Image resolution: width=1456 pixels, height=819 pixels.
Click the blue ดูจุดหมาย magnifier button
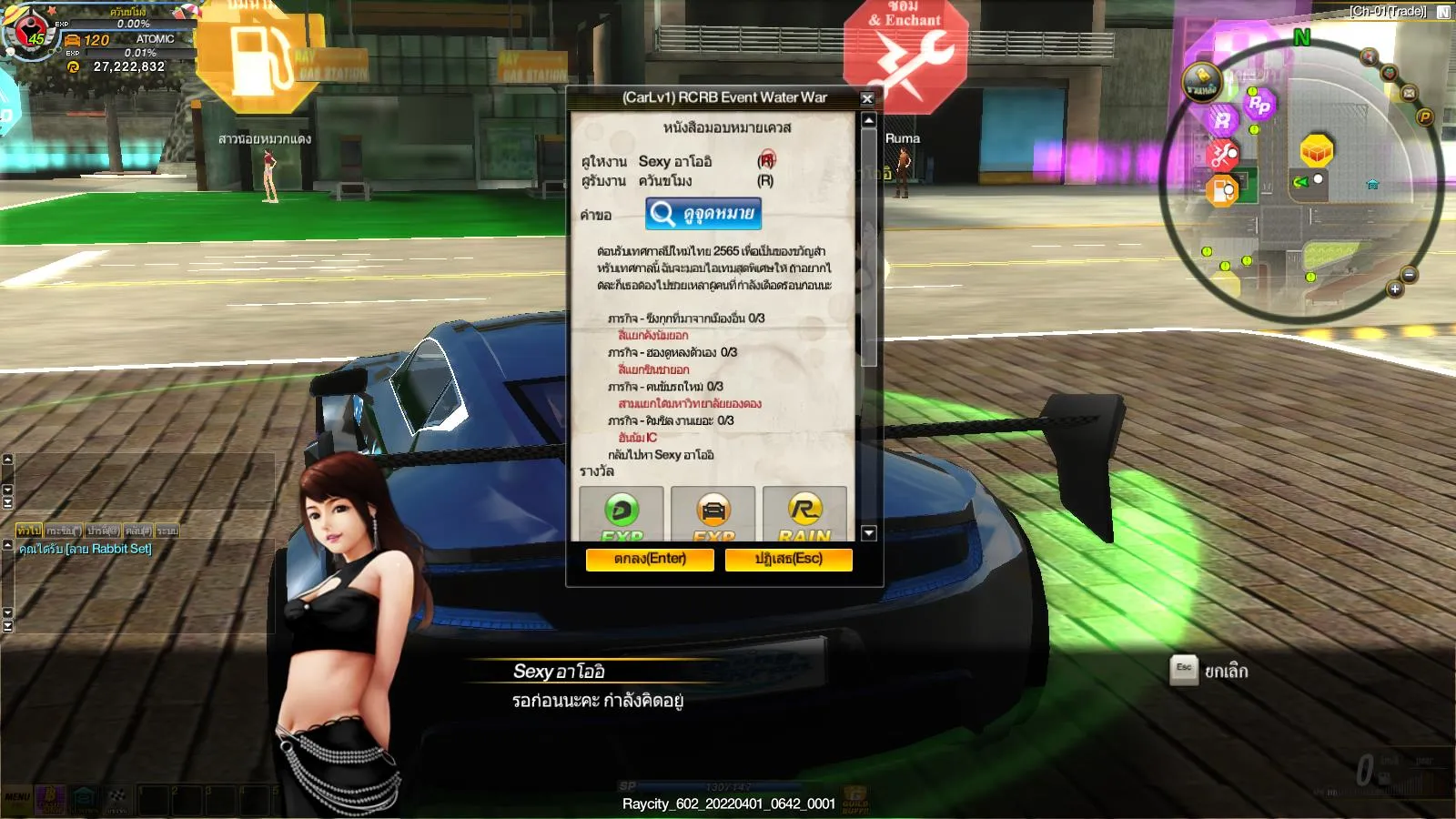click(703, 214)
